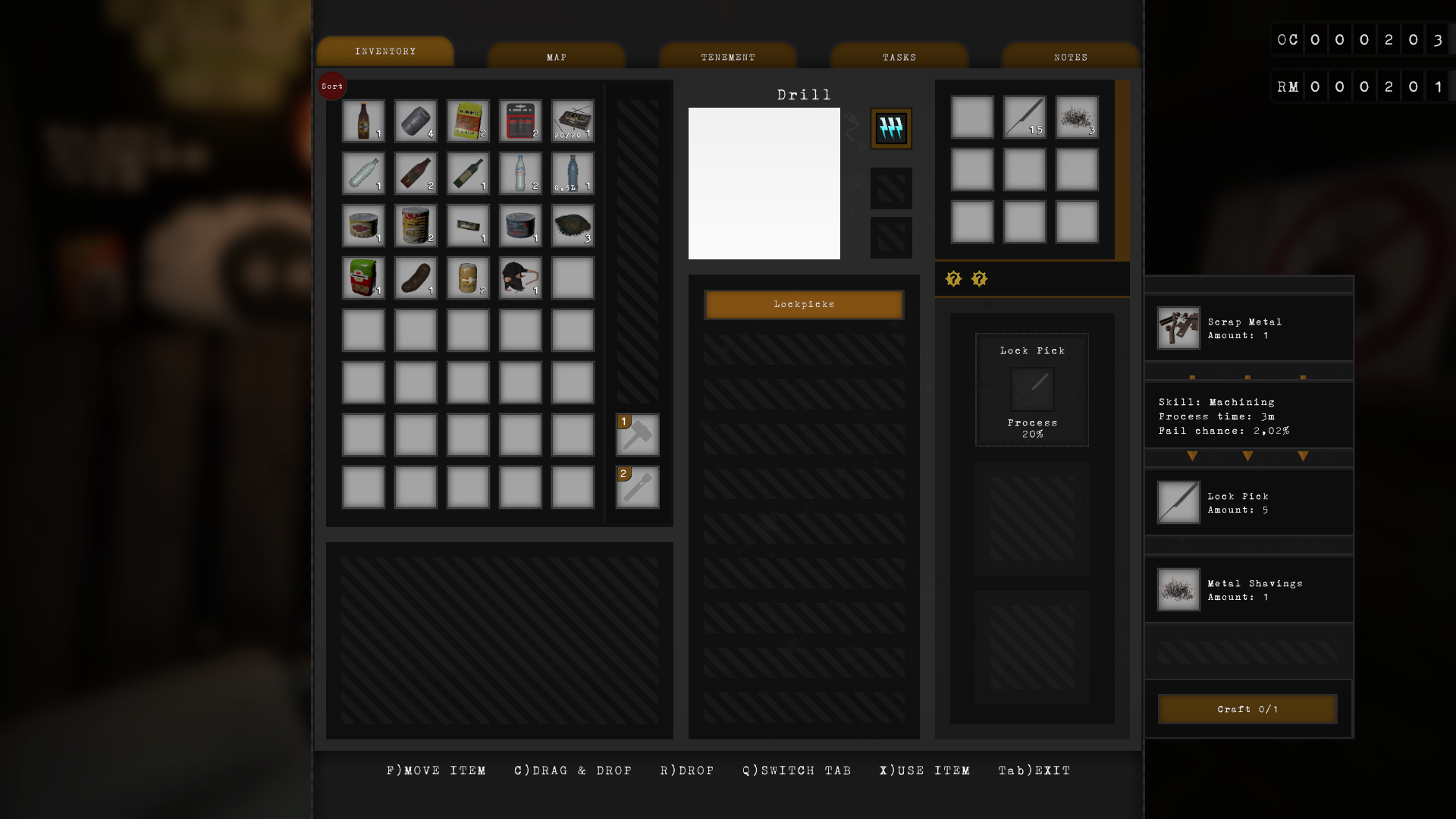The image size is (1456, 819).
Task: Click the first gear question-mark toggle
Action: point(953,279)
